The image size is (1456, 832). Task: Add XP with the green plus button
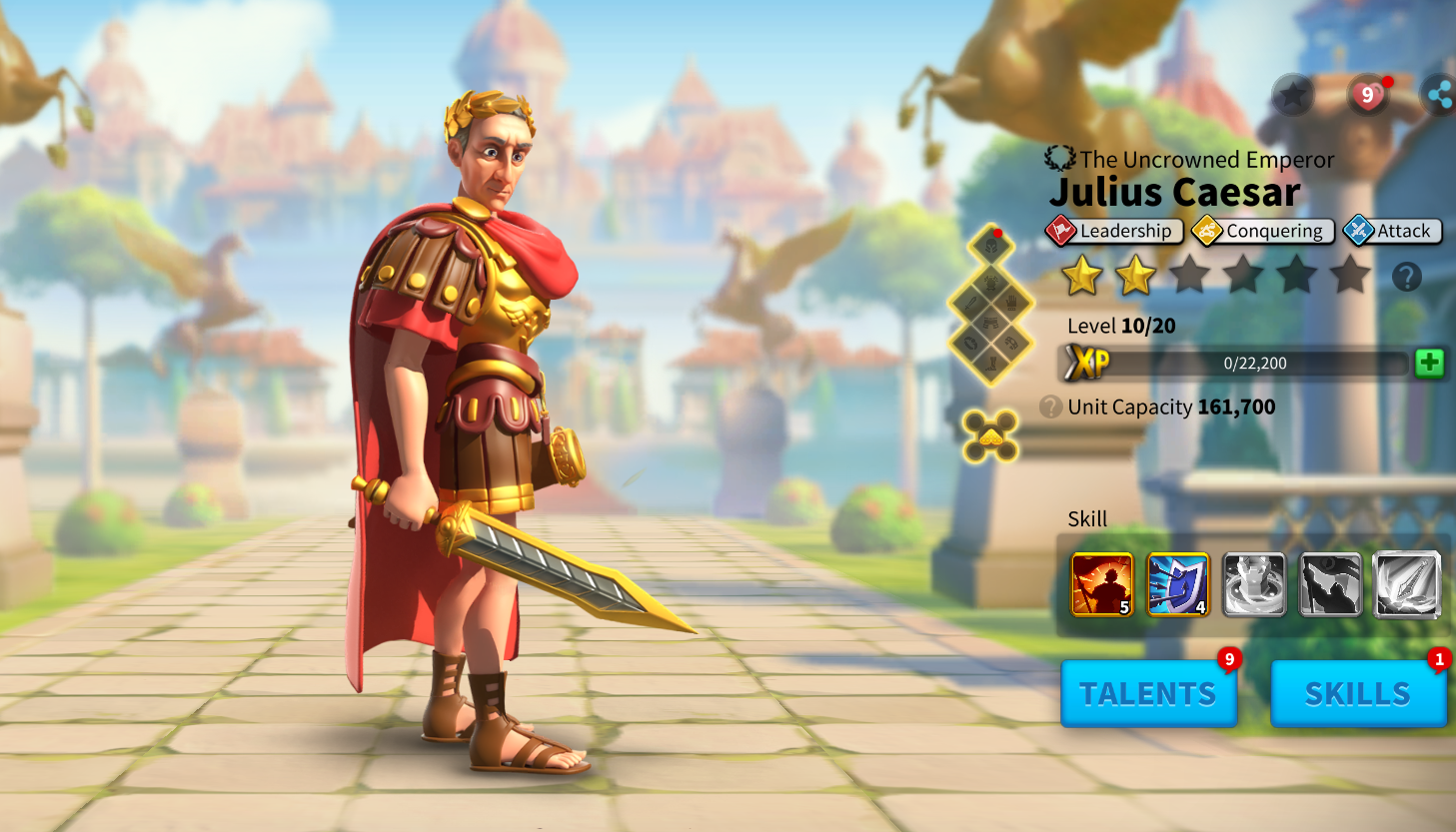click(x=1429, y=363)
